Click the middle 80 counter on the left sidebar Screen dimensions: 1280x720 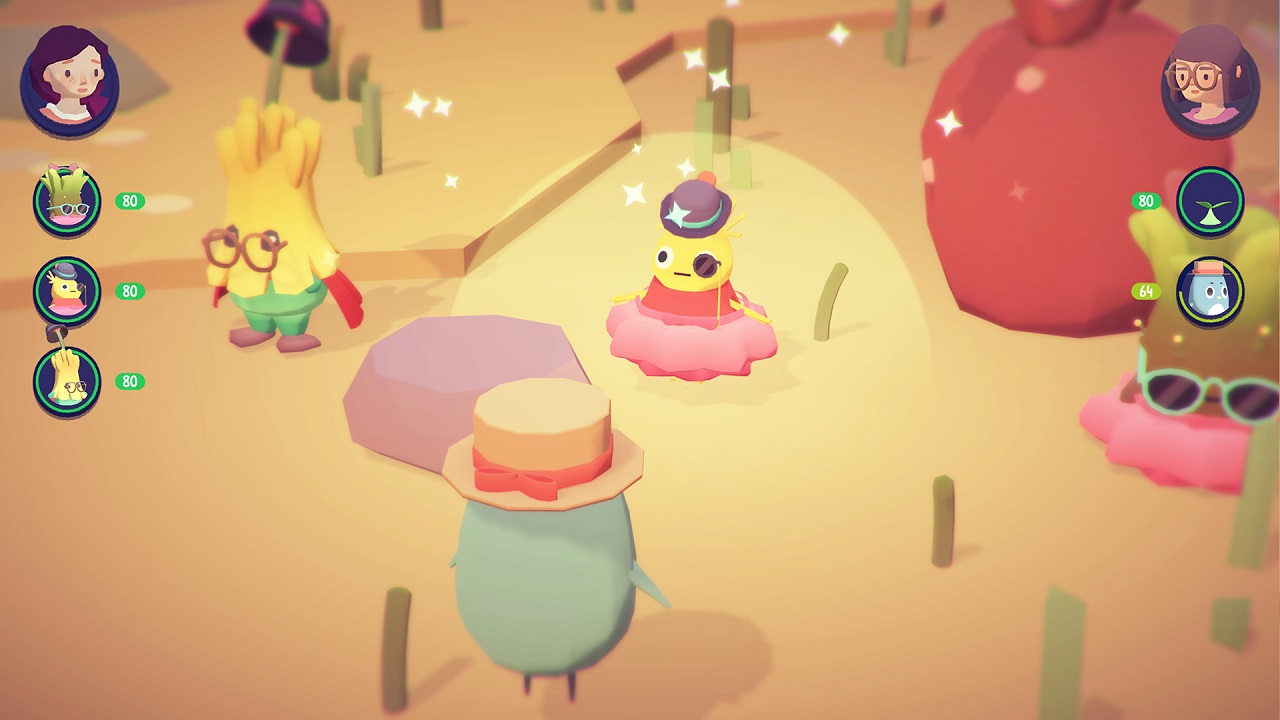pyautogui.click(x=130, y=291)
